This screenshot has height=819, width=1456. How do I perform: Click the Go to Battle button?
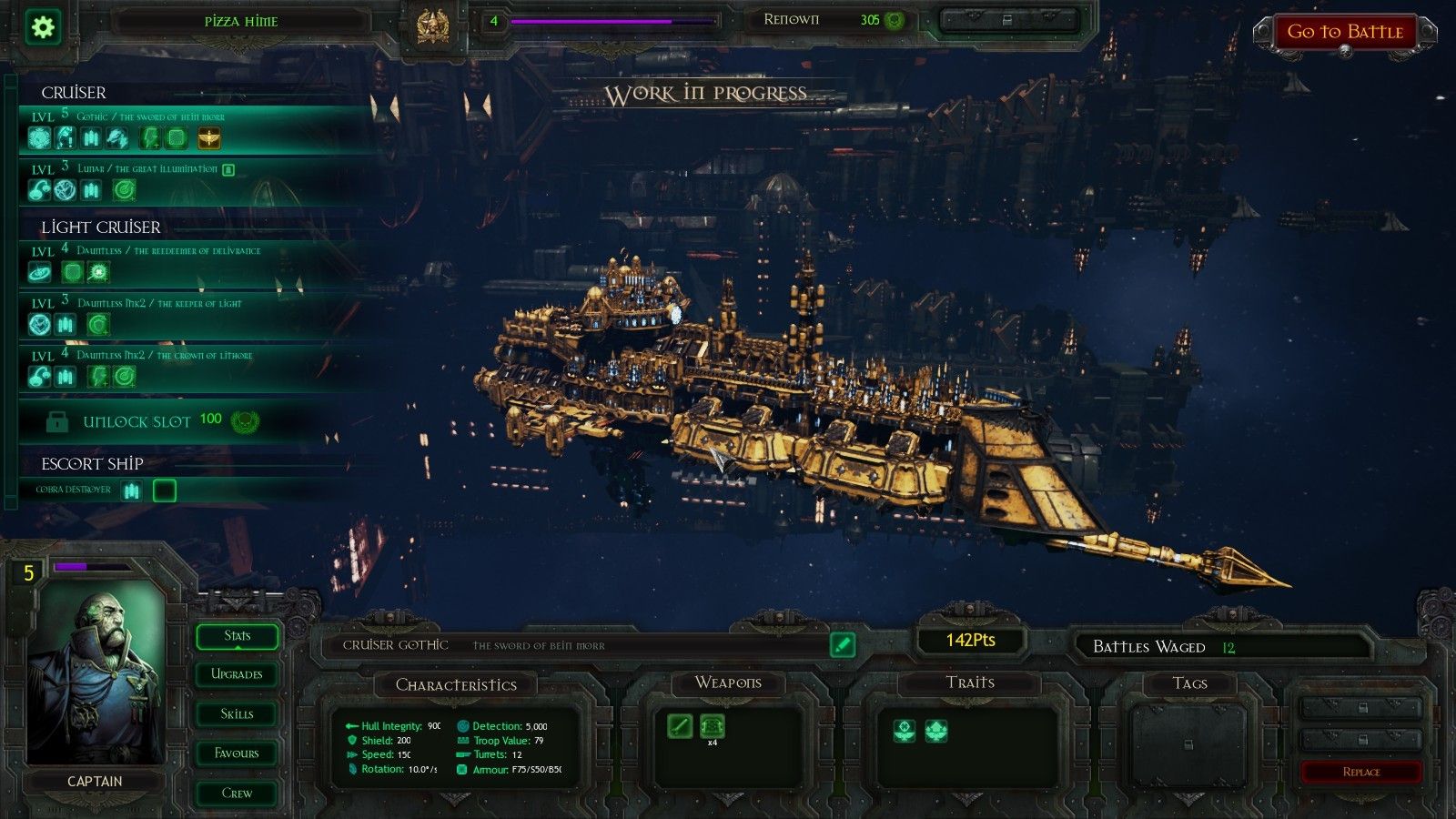(x=1344, y=33)
